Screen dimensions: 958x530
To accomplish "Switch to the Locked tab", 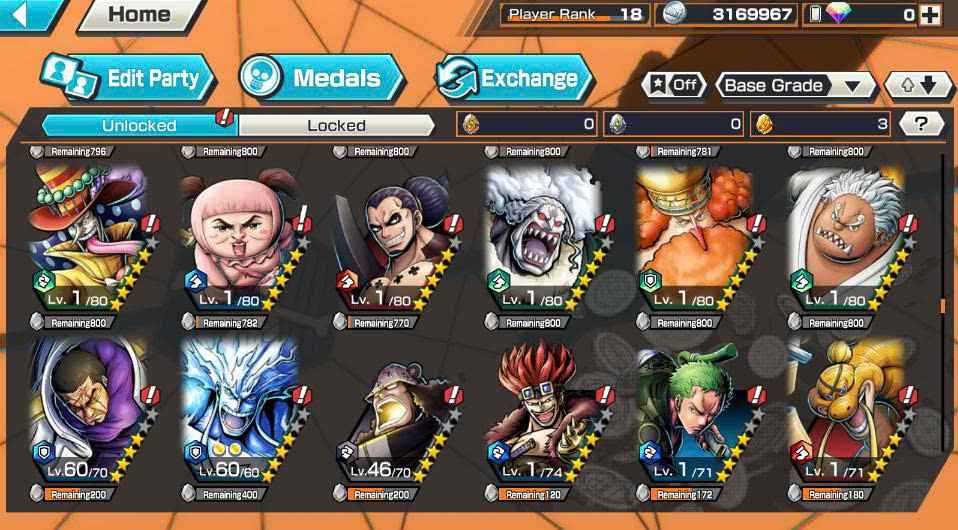I will [336, 125].
